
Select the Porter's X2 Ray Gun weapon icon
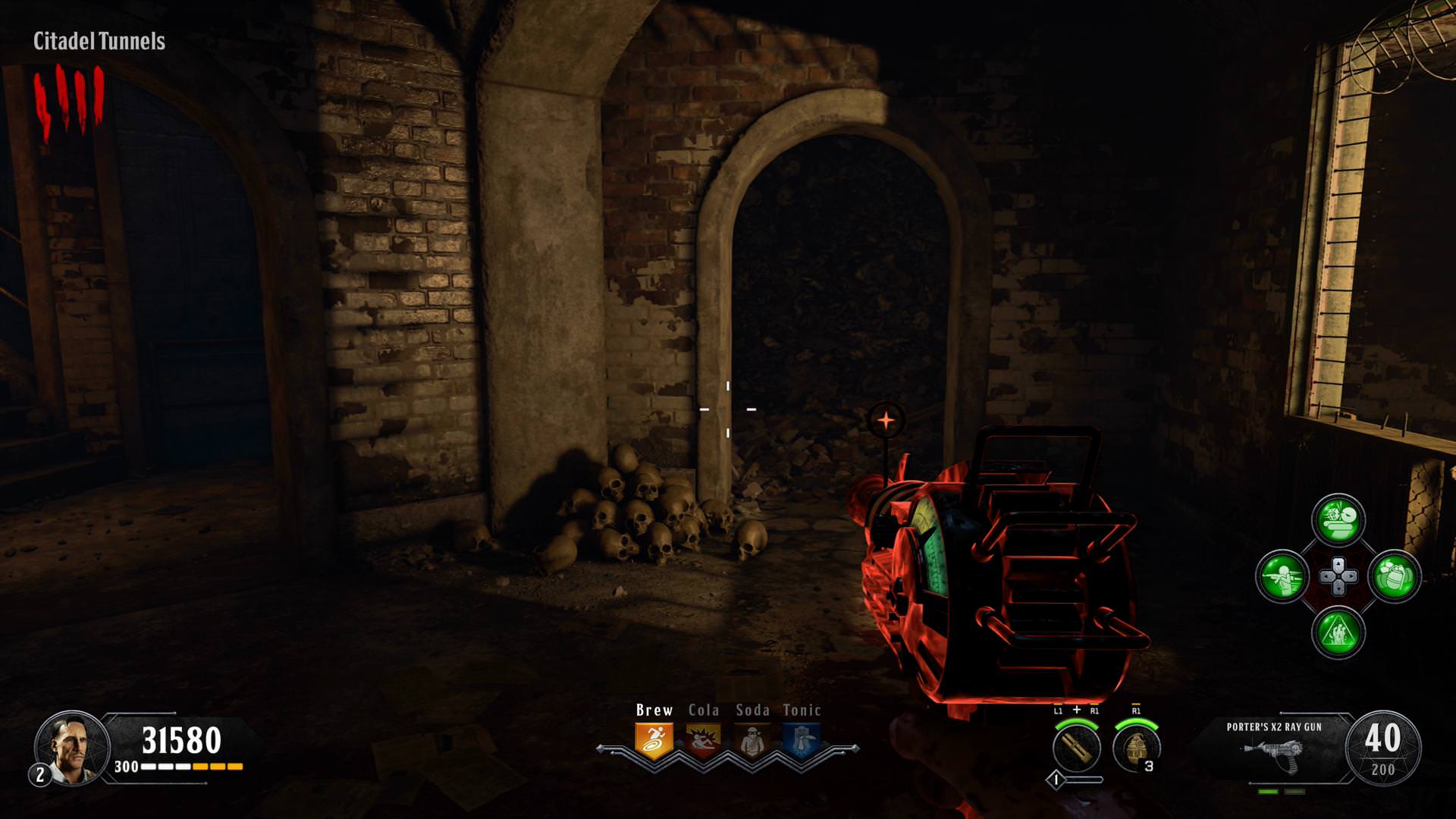(x=1273, y=751)
